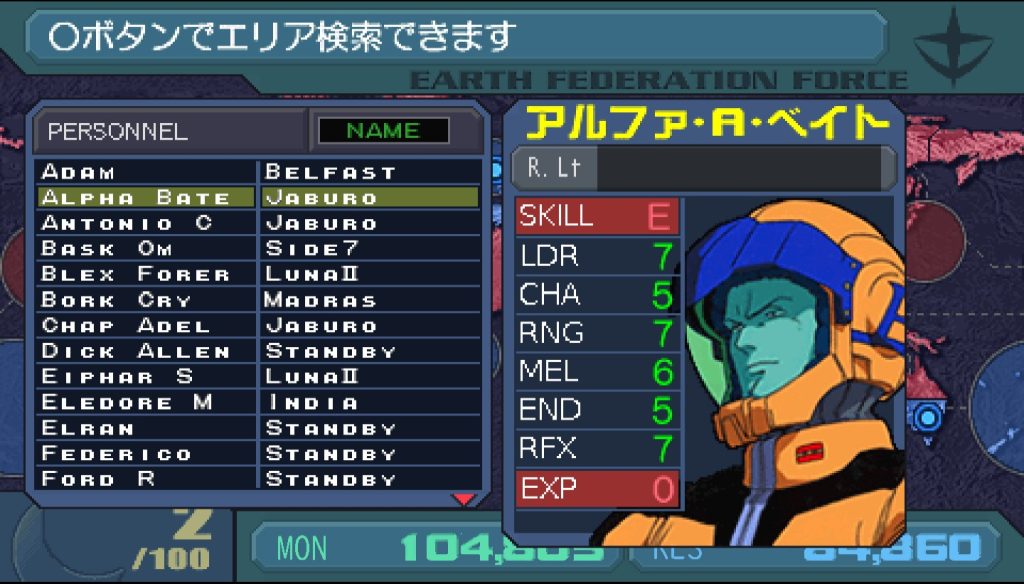The width and height of the screenshot is (1024, 584).
Task: Click the NAME sort button
Action: tap(383, 131)
